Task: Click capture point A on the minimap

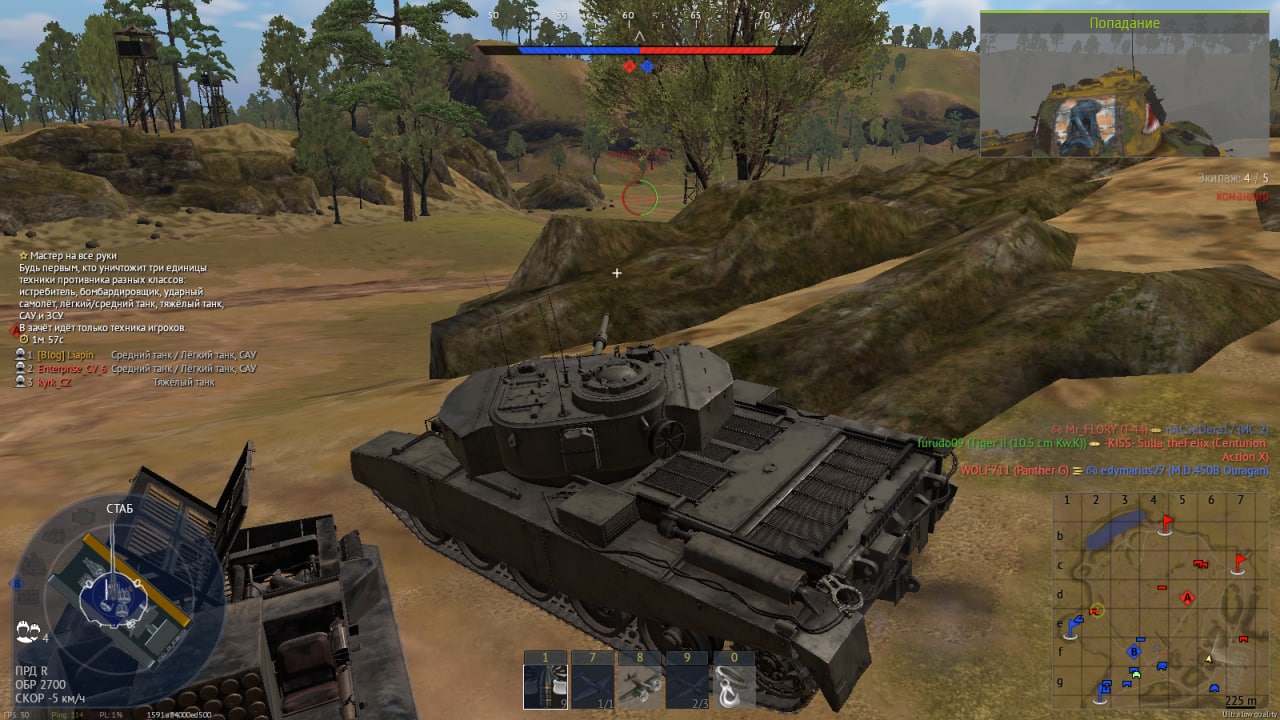Action: click(1187, 598)
